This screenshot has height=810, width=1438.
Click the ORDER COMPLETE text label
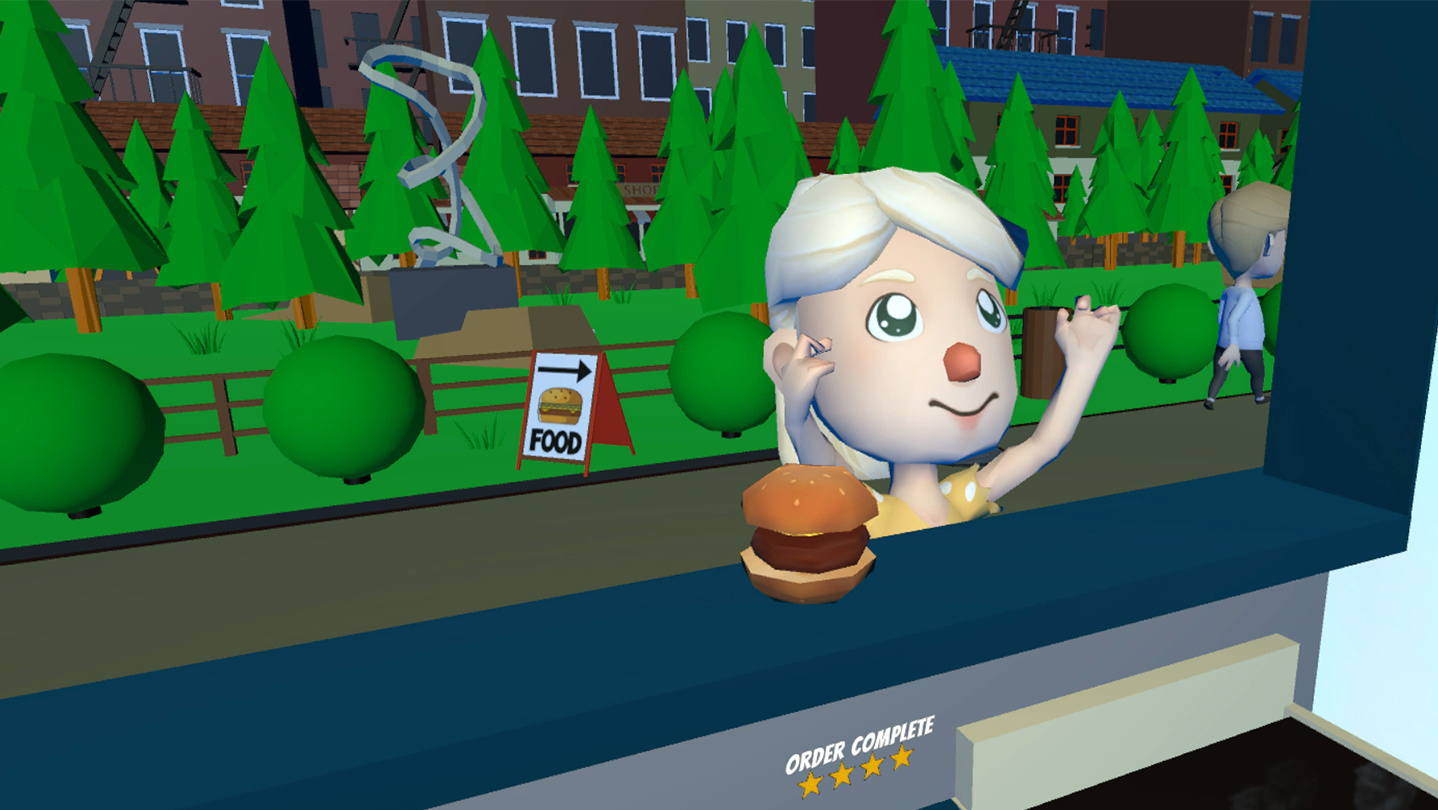(858, 746)
